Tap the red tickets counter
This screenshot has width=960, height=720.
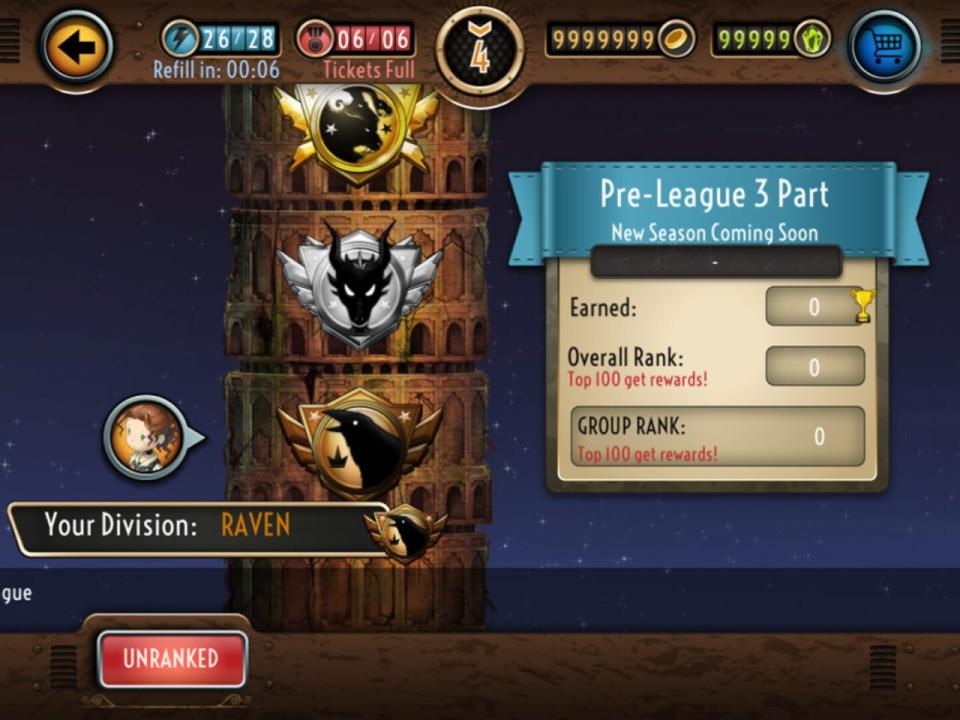click(x=356, y=40)
